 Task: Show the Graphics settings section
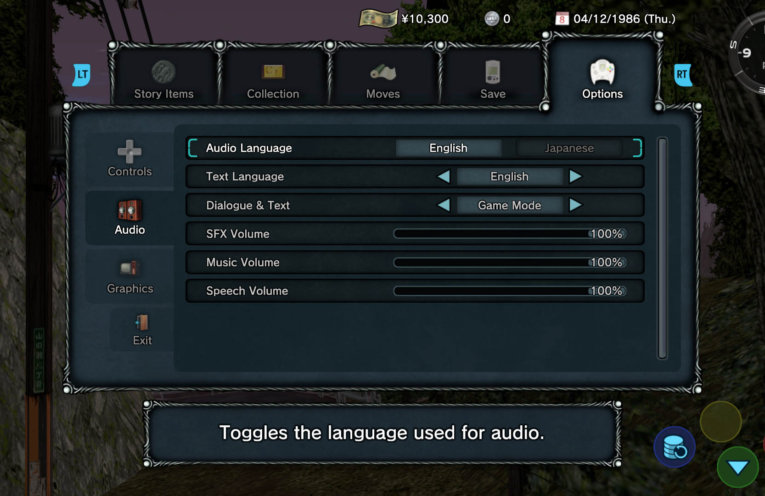point(130,276)
